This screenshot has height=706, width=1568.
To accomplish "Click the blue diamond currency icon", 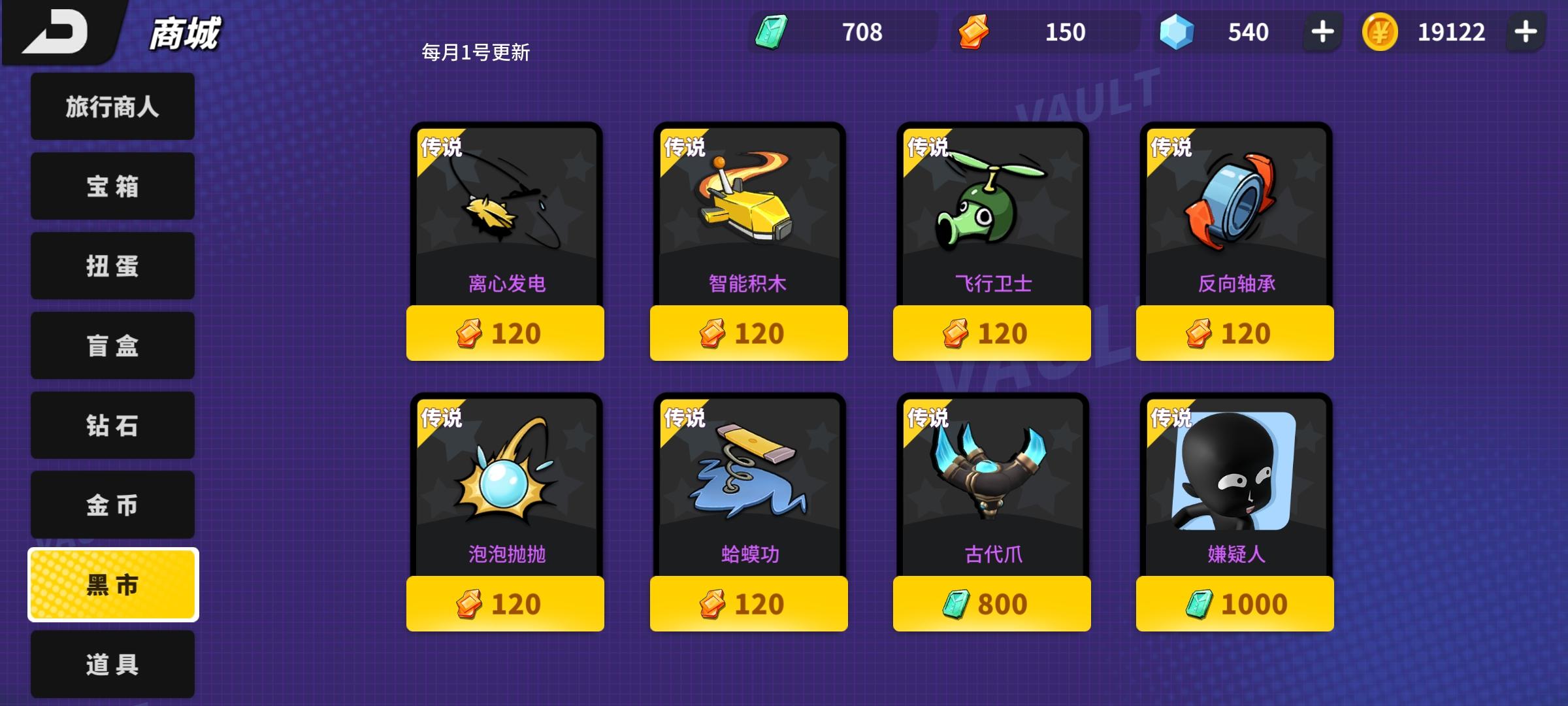I will [1176, 31].
